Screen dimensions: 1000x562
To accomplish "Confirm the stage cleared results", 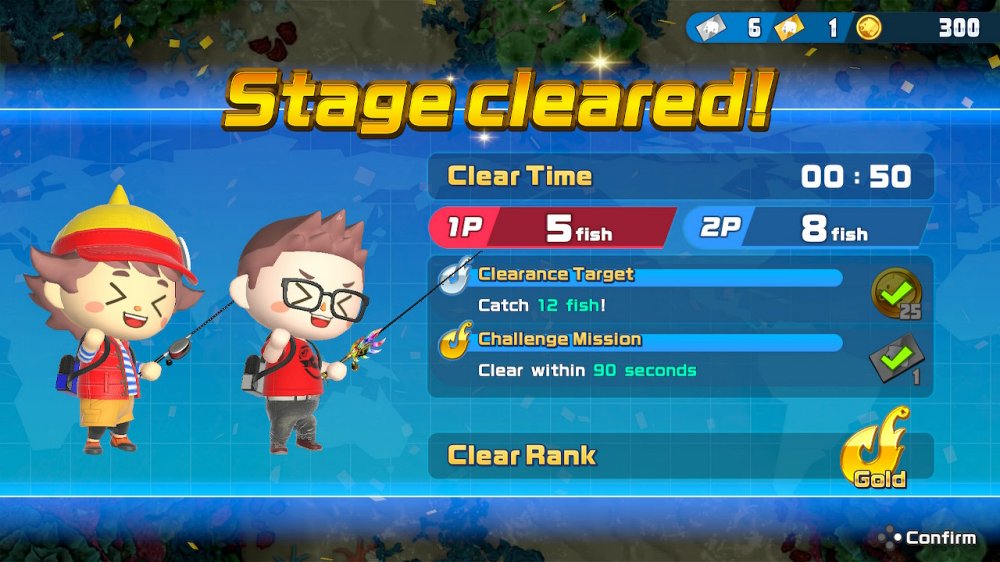I will (x=928, y=538).
